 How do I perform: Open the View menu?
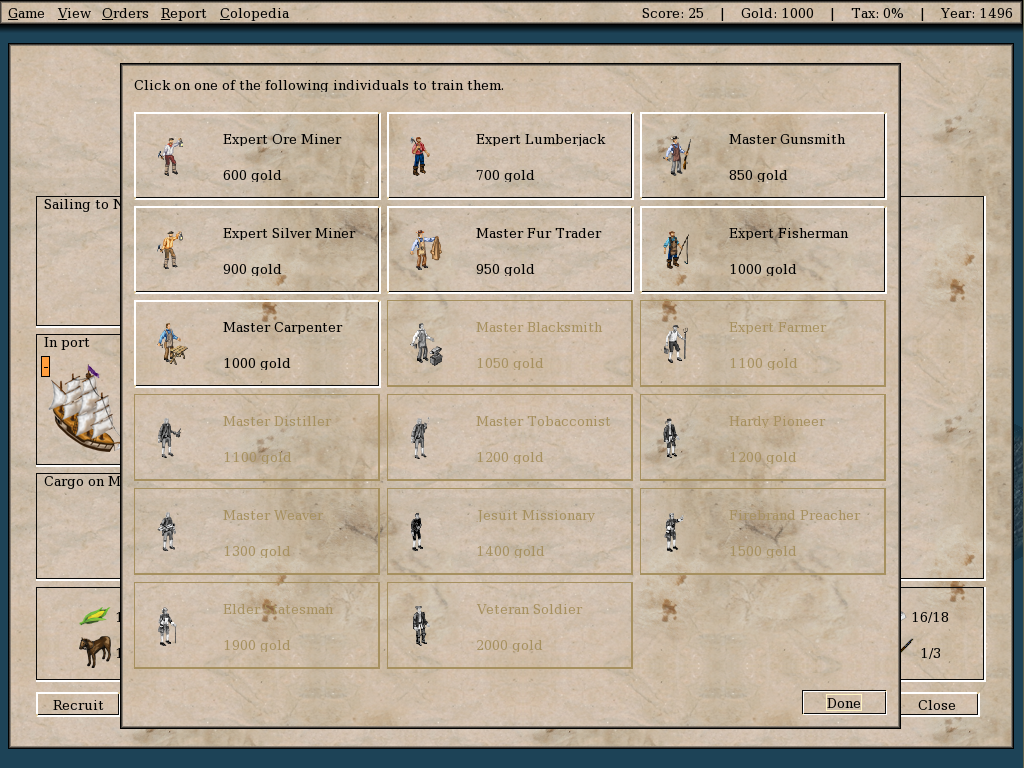click(74, 13)
